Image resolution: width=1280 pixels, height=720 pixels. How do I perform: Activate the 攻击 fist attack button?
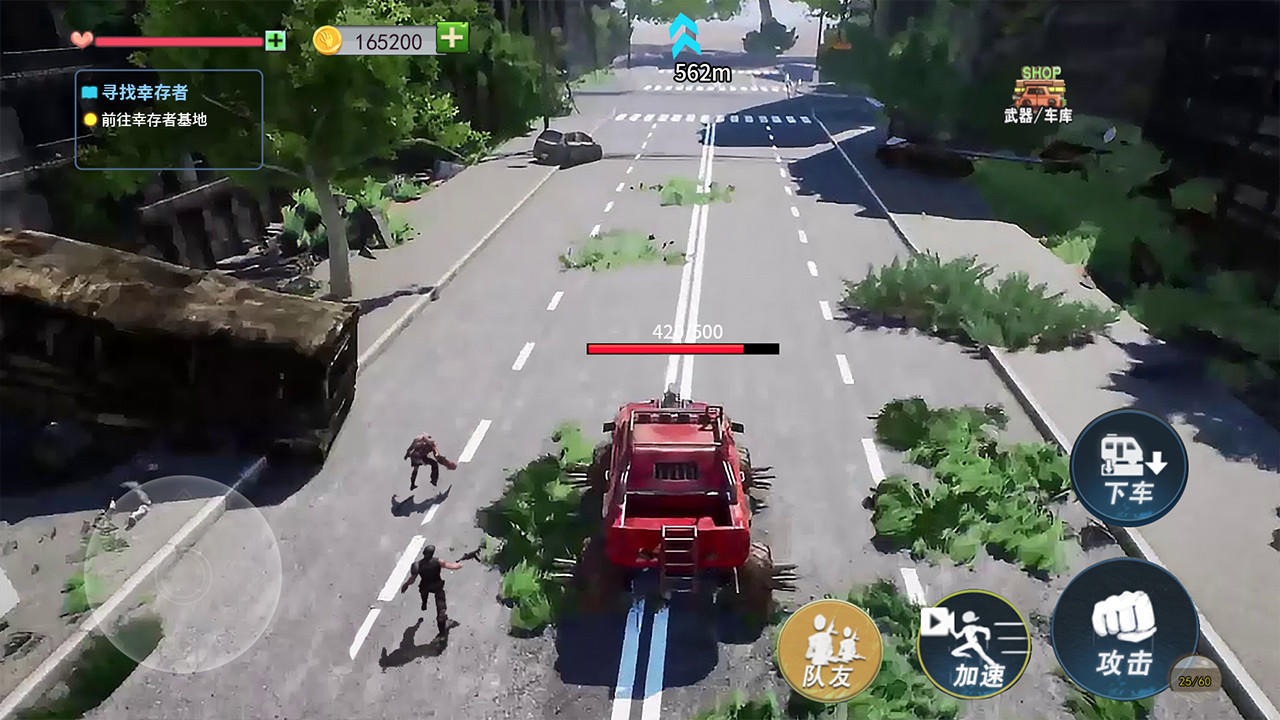(1125, 629)
